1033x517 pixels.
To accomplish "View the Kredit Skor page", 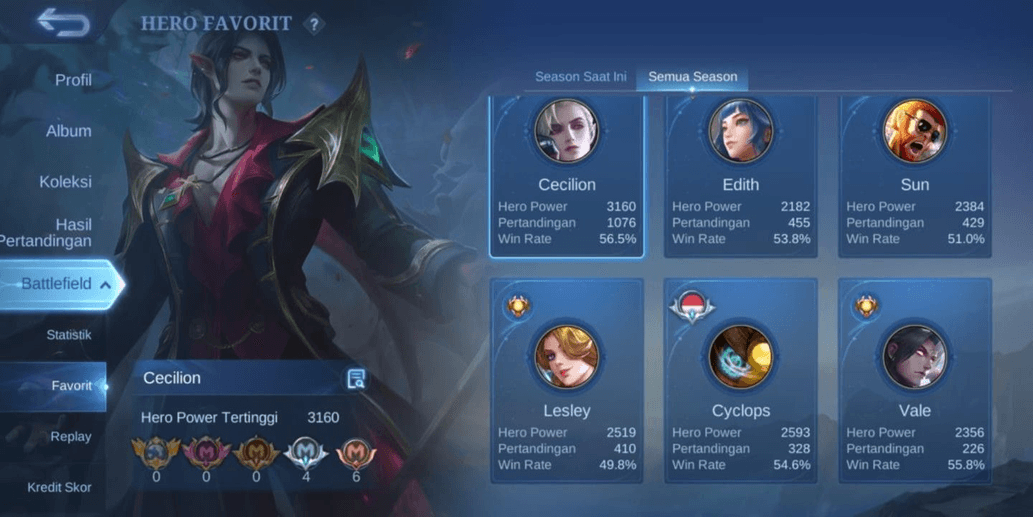I will coord(59,488).
